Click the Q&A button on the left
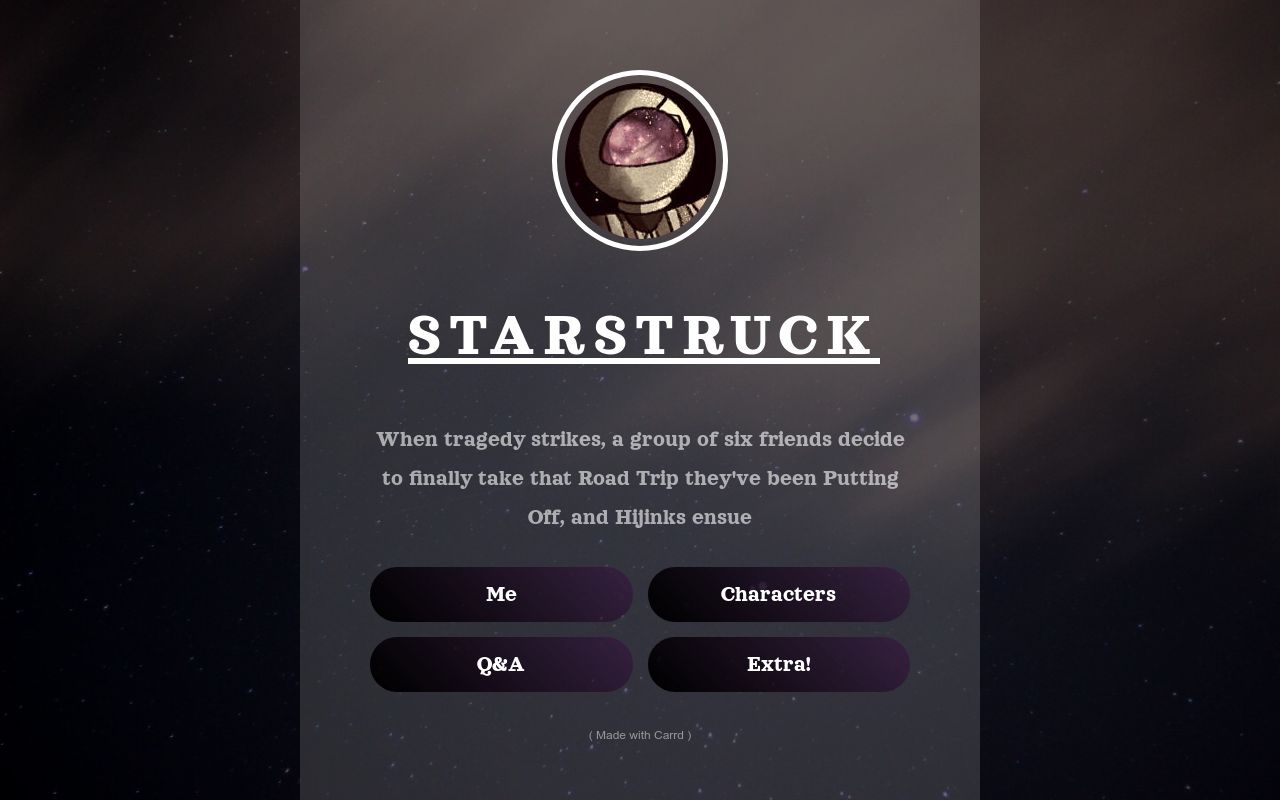 click(501, 664)
